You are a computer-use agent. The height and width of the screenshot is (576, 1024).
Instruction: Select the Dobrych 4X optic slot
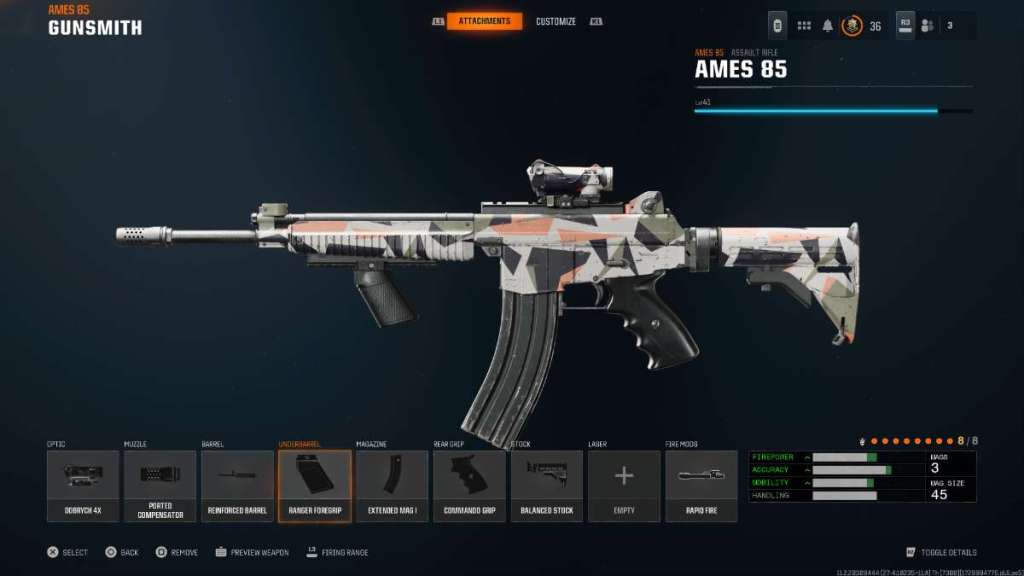click(x=83, y=485)
